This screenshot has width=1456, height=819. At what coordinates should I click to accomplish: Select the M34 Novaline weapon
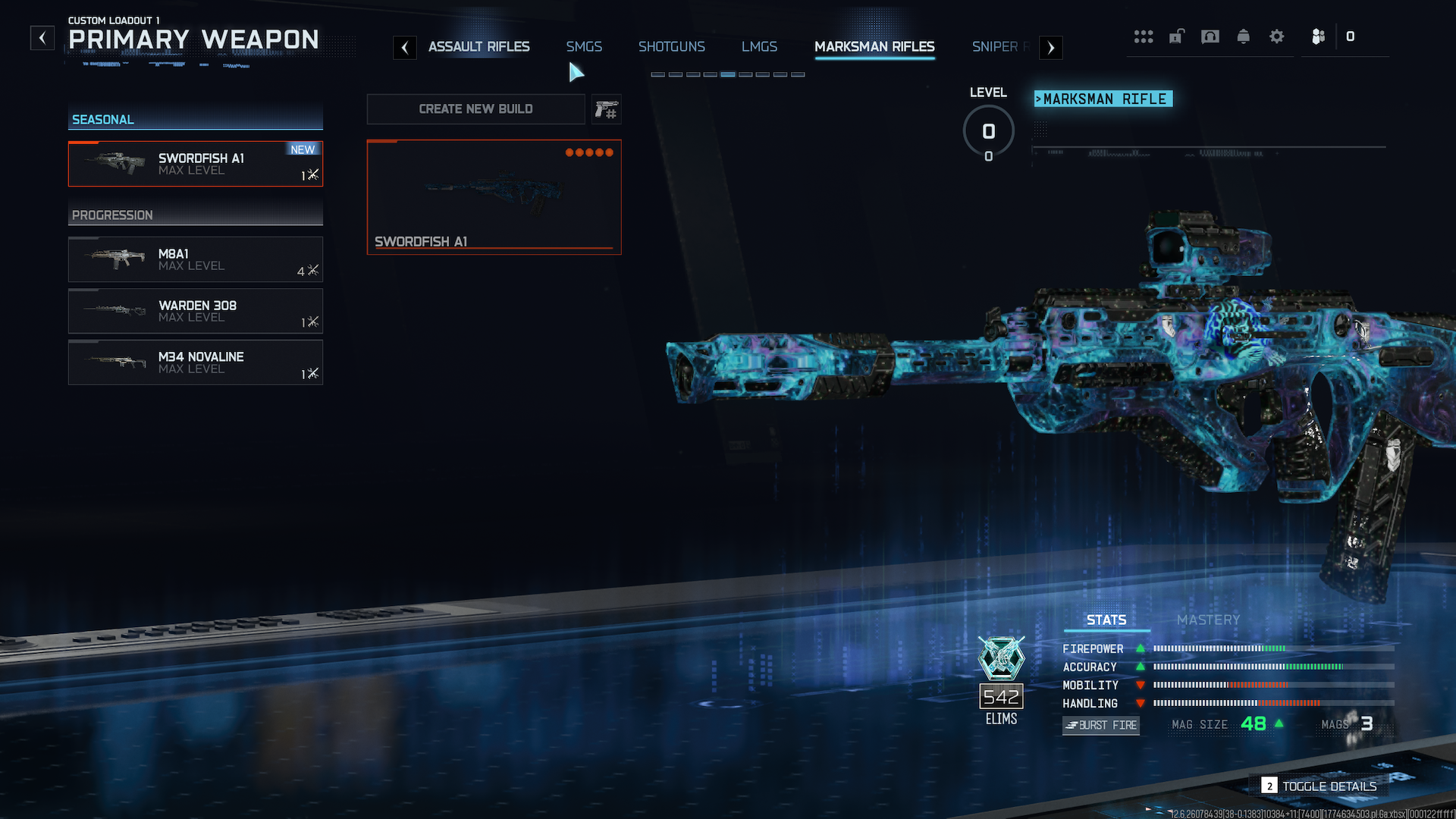(x=196, y=362)
